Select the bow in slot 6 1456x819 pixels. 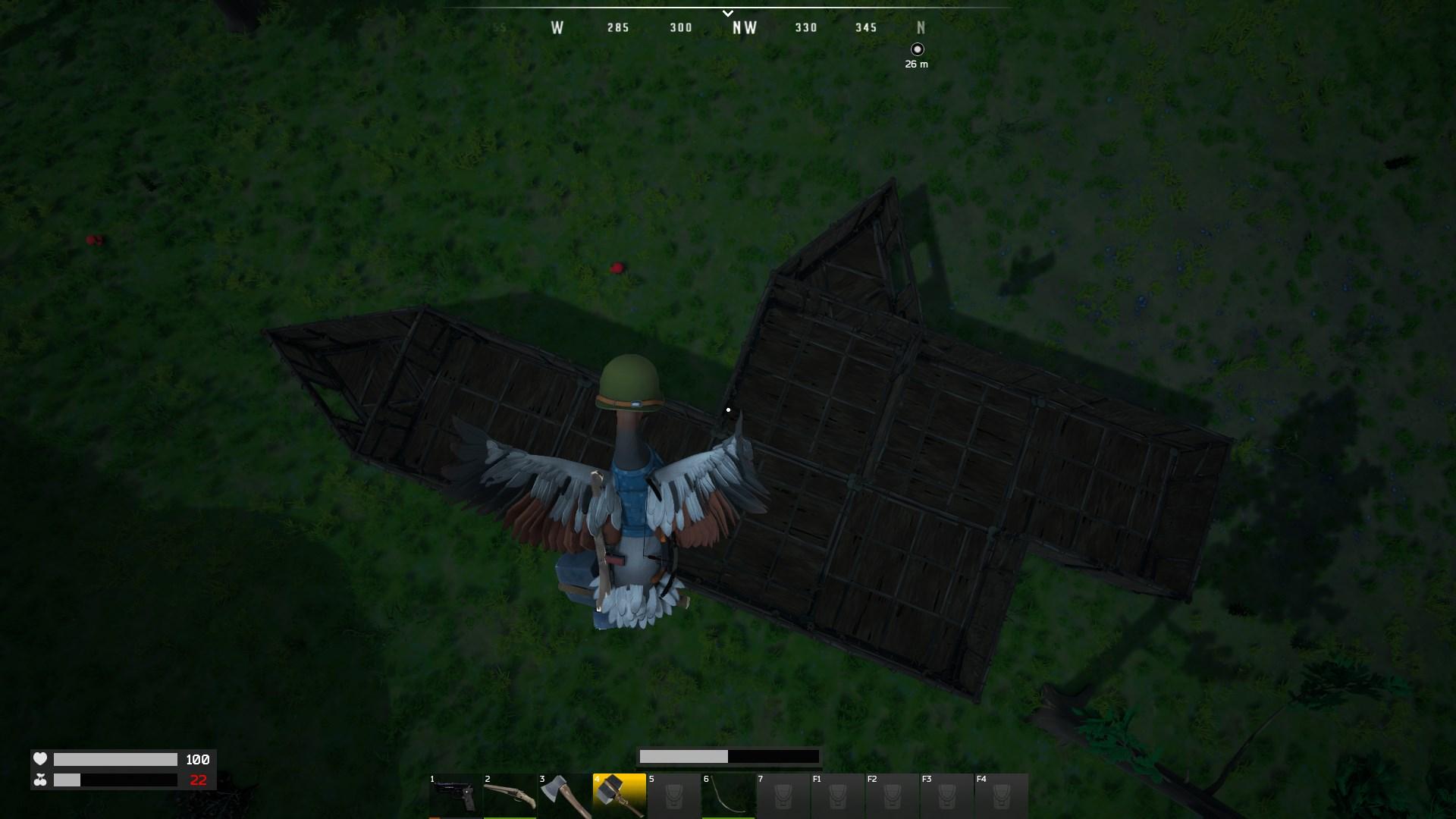728,796
